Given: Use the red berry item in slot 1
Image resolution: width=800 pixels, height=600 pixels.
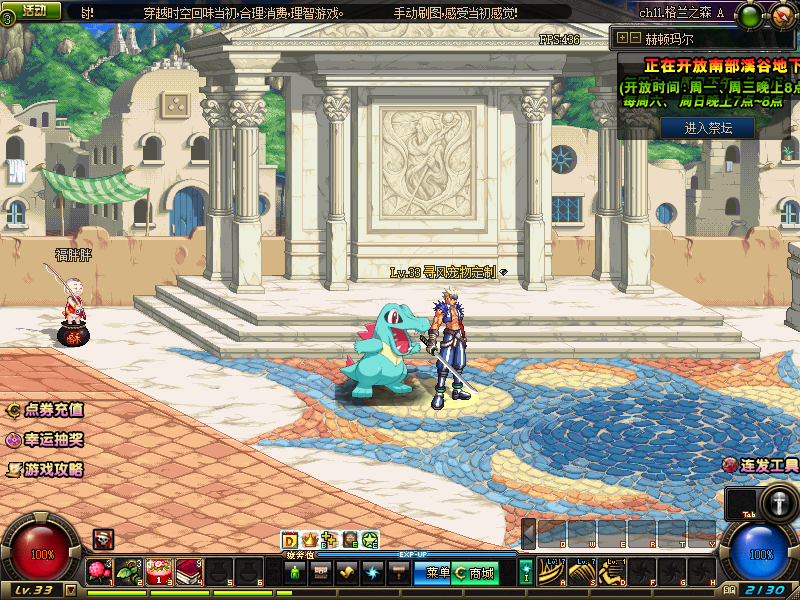Looking at the screenshot, I should click(99, 572).
